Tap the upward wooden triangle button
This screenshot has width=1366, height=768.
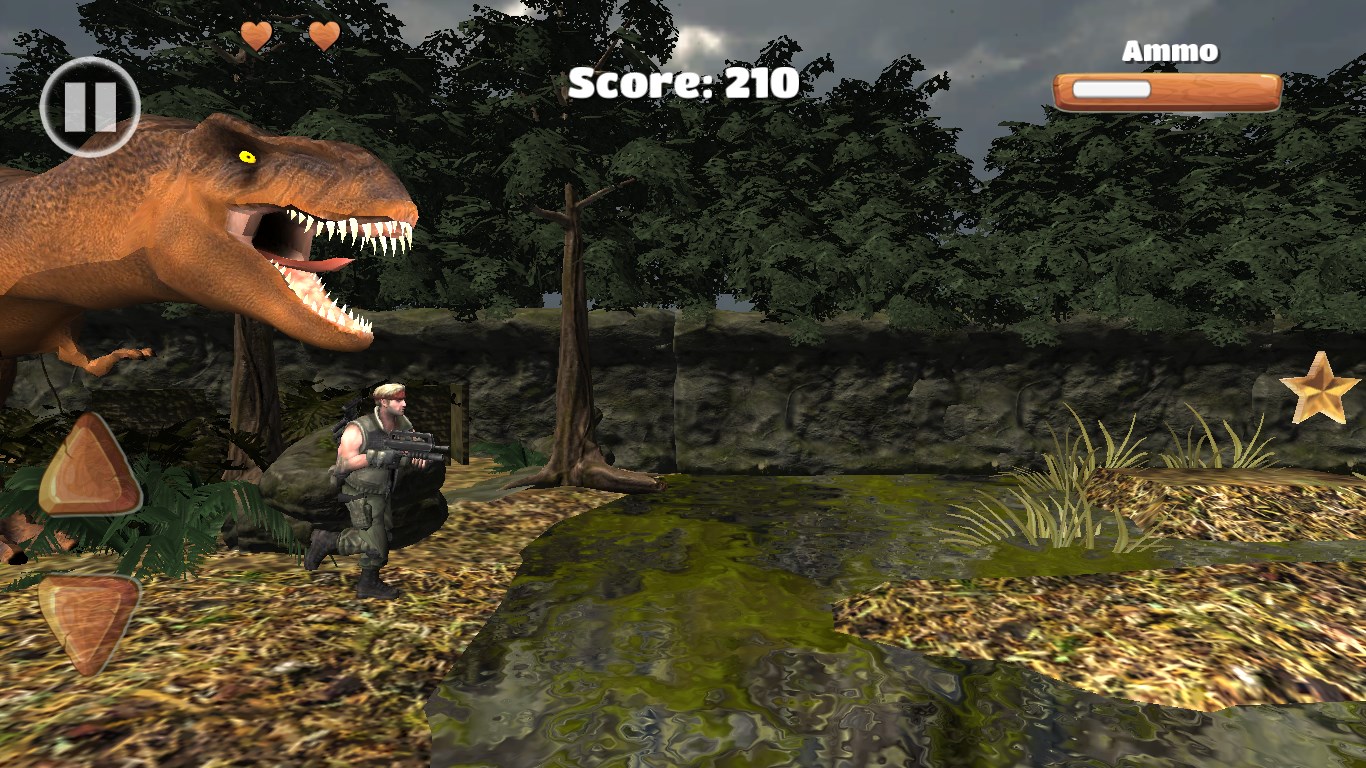point(90,470)
